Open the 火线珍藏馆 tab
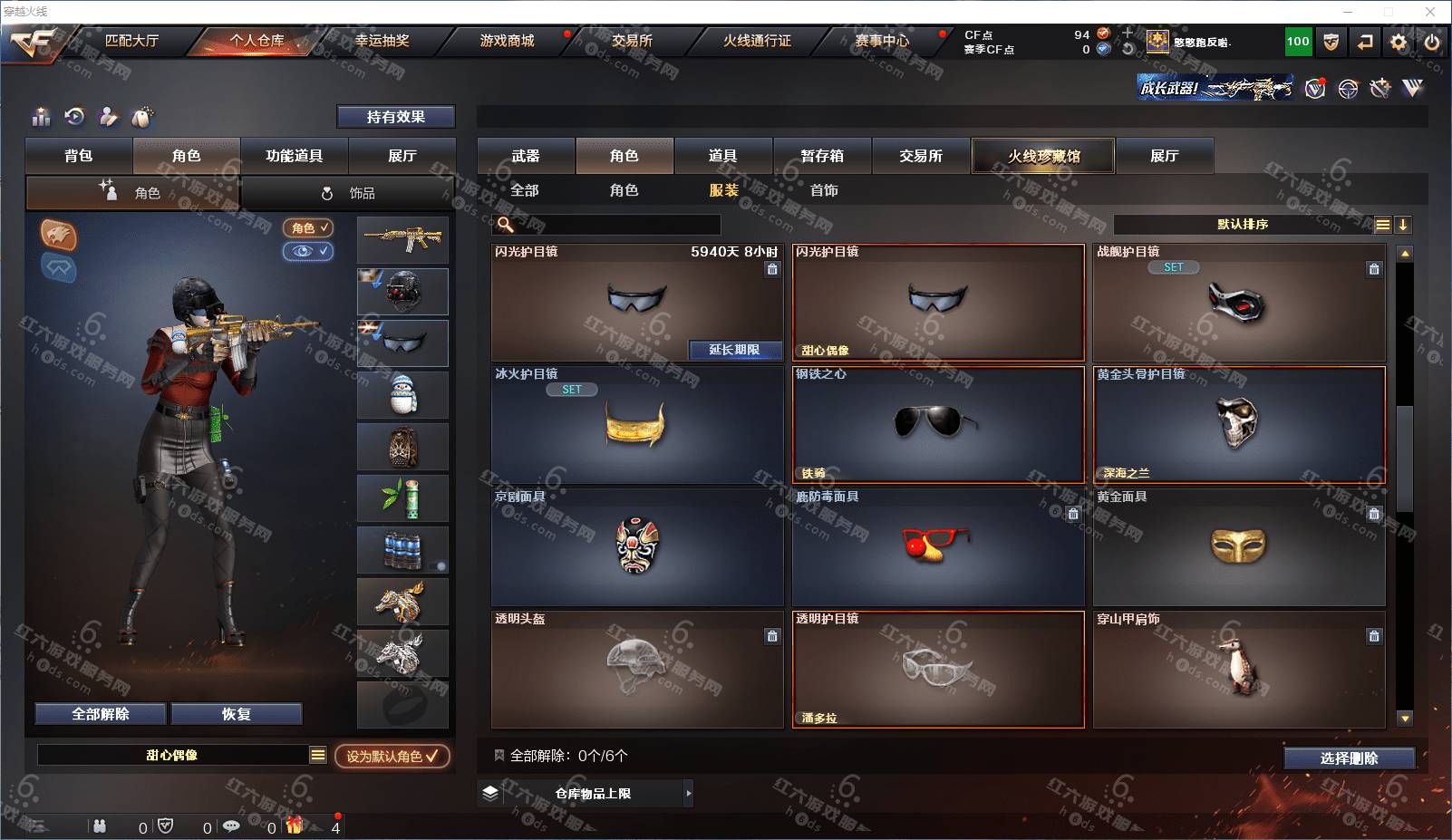Image resolution: width=1452 pixels, height=840 pixels. [1043, 156]
